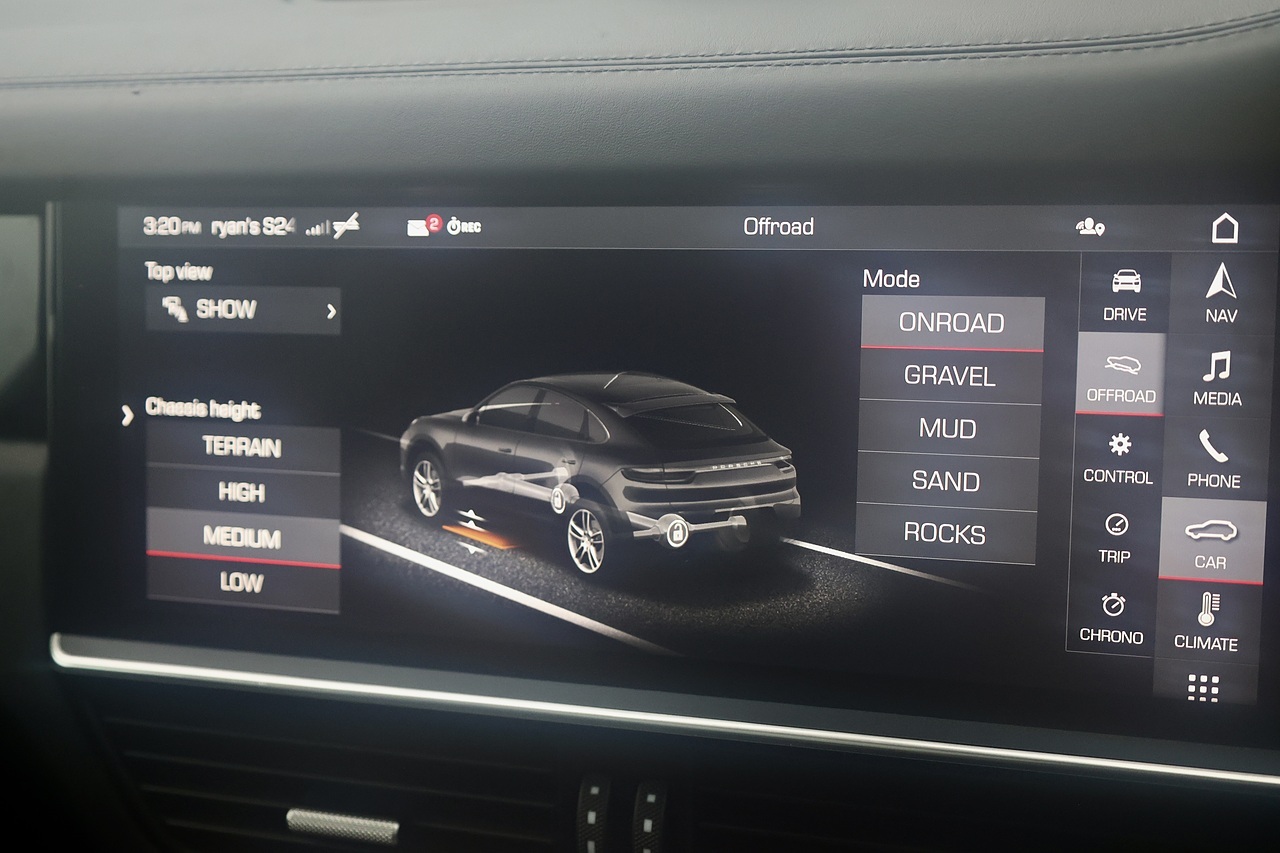Screen dimensions: 1280x853
Task: Open CONTROL settings from the sidebar
Action: [x=1117, y=459]
